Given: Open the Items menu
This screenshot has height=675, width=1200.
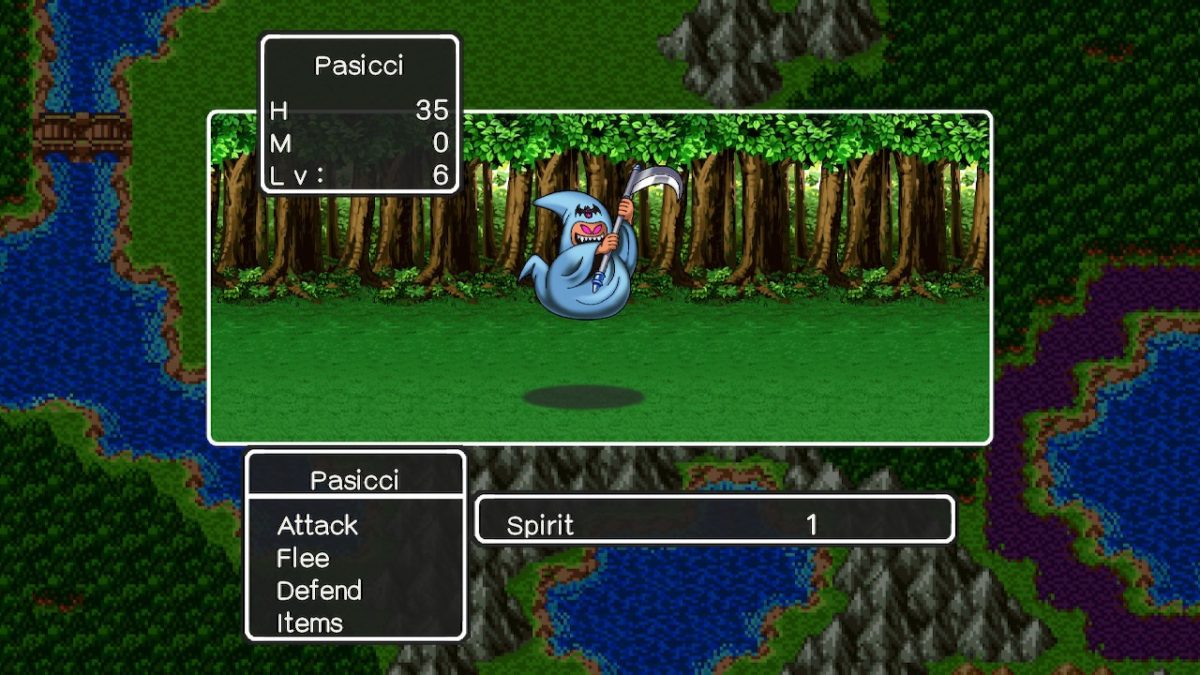Looking at the screenshot, I should tap(309, 623).
